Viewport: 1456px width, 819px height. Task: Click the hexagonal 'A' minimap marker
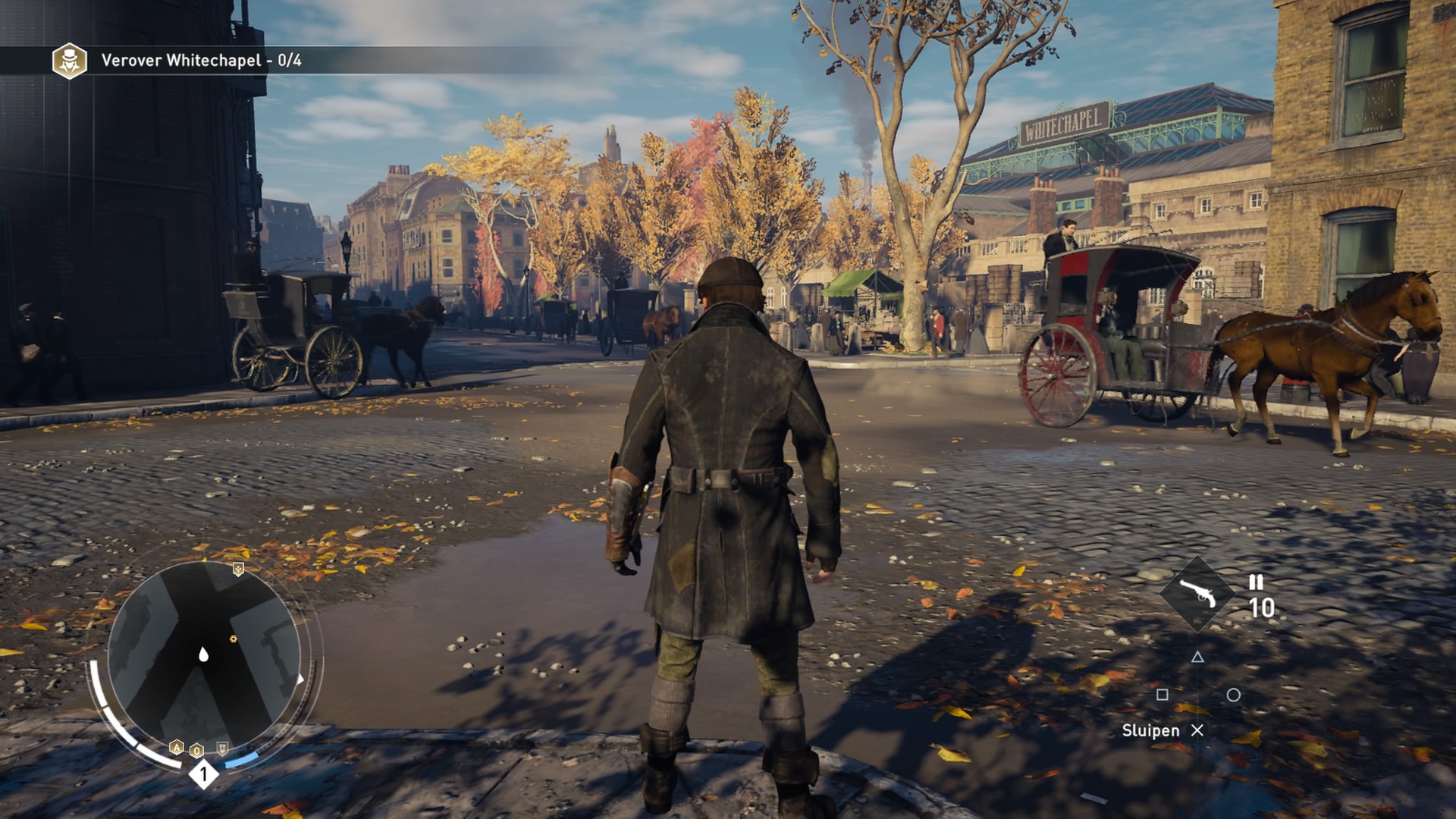coord(177,748)
